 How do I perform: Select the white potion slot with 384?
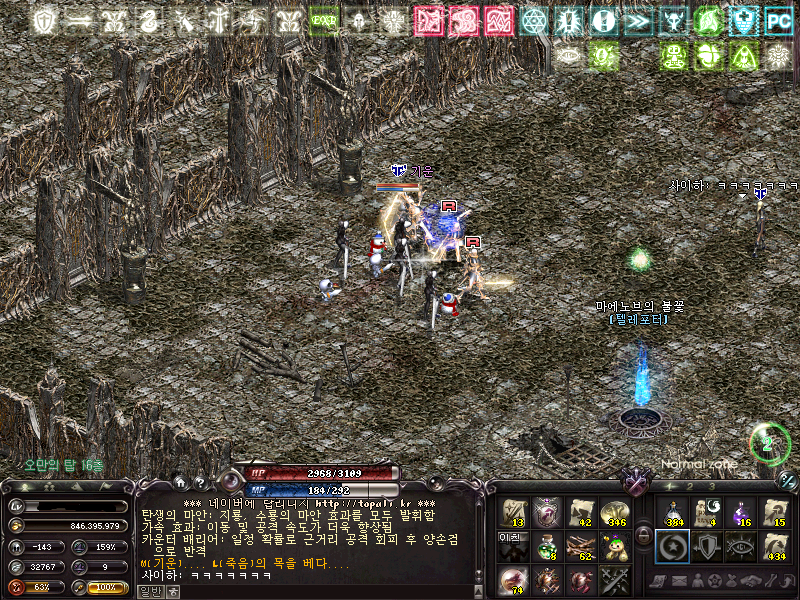click(x=671, y=512)
